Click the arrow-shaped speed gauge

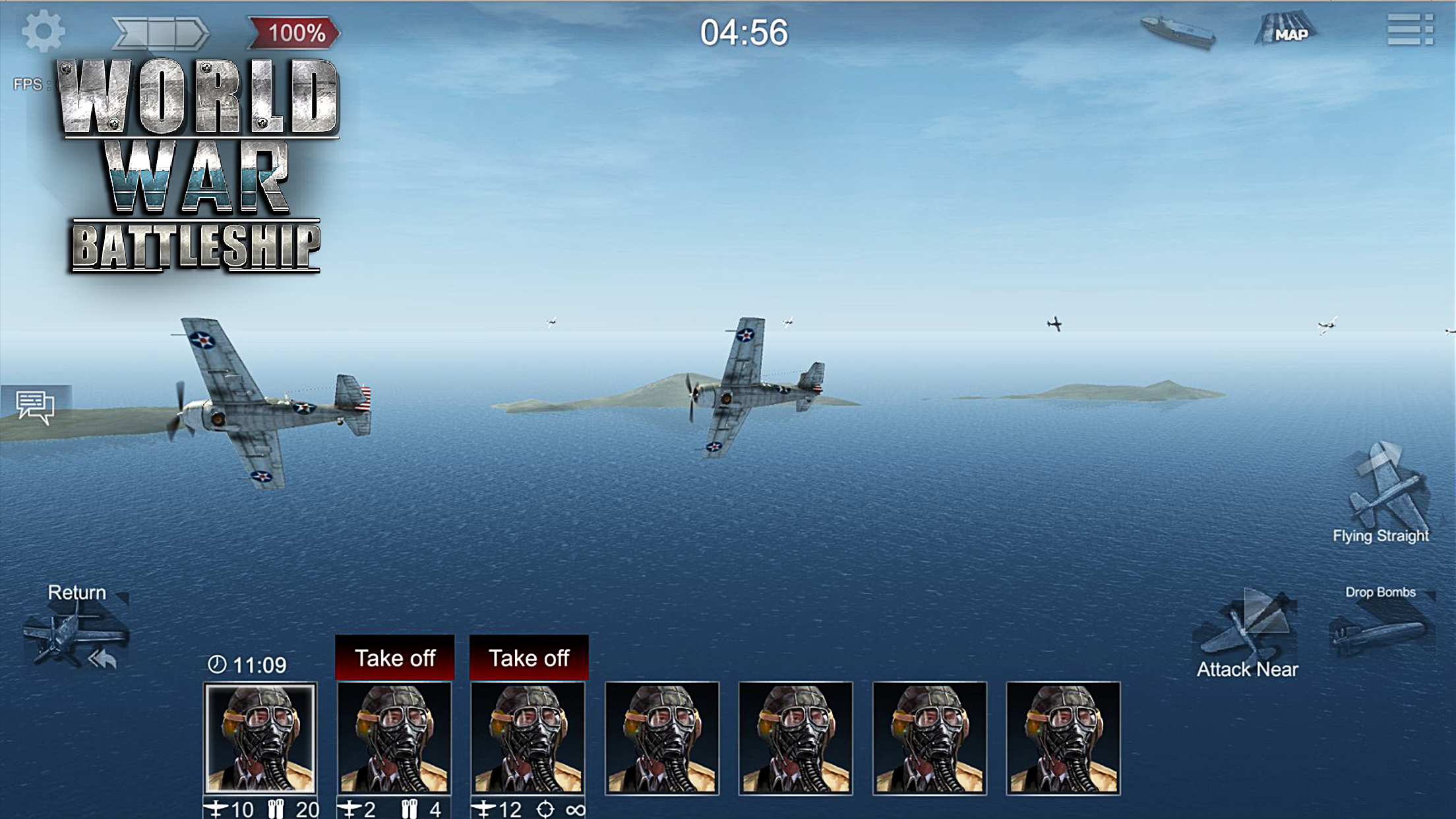pos(160,32)
